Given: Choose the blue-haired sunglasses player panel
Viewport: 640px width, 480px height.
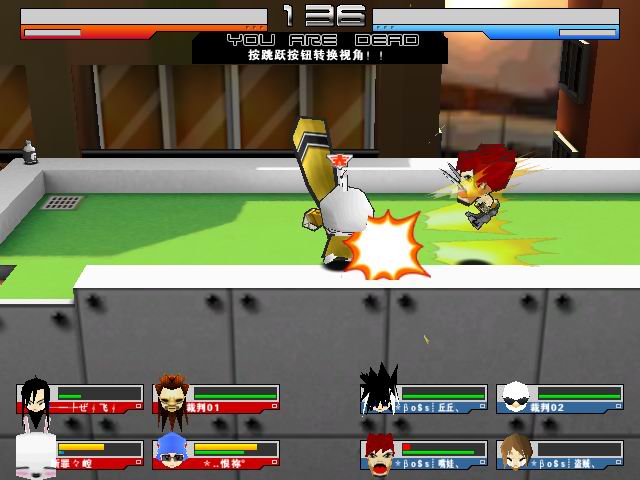Looking at the screenshot, I should (x=216, y=454).
